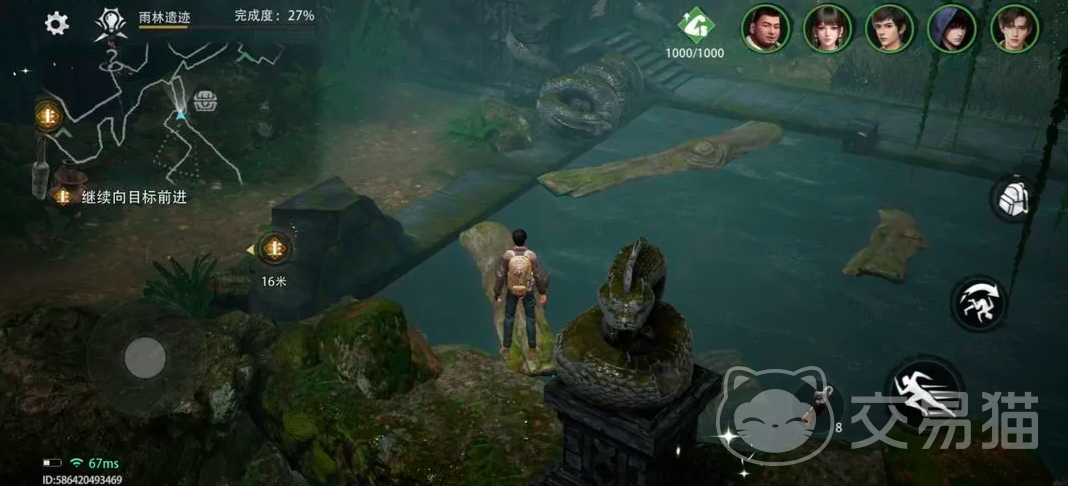Screen dimensions: 1068x486
Task: Open the backpack inventory
Action: tap(1013, 198)
